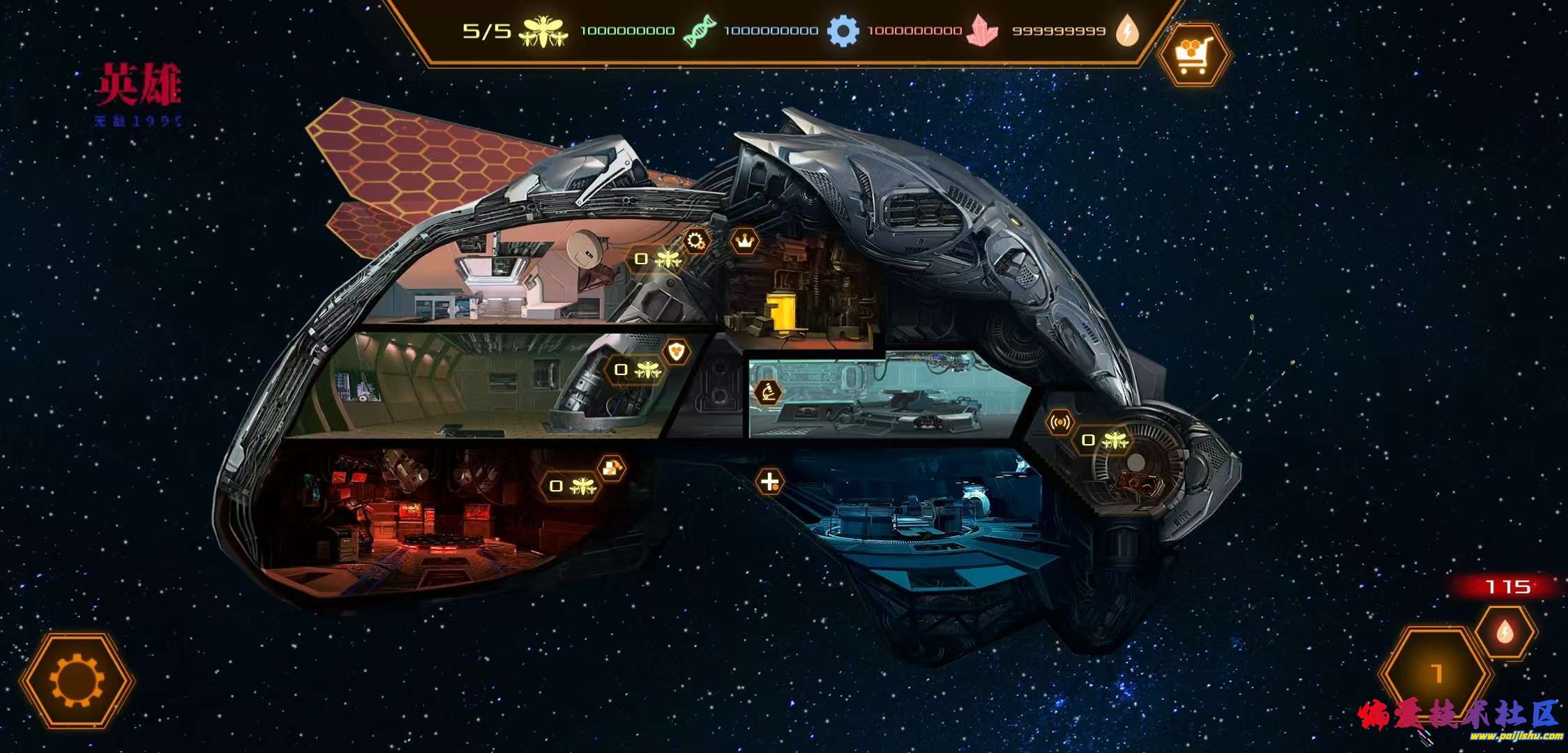The height and width of the screenshot is (753, 1568).
Task: Assign bees beside the signal room icon
Action: click(1105, 441)
